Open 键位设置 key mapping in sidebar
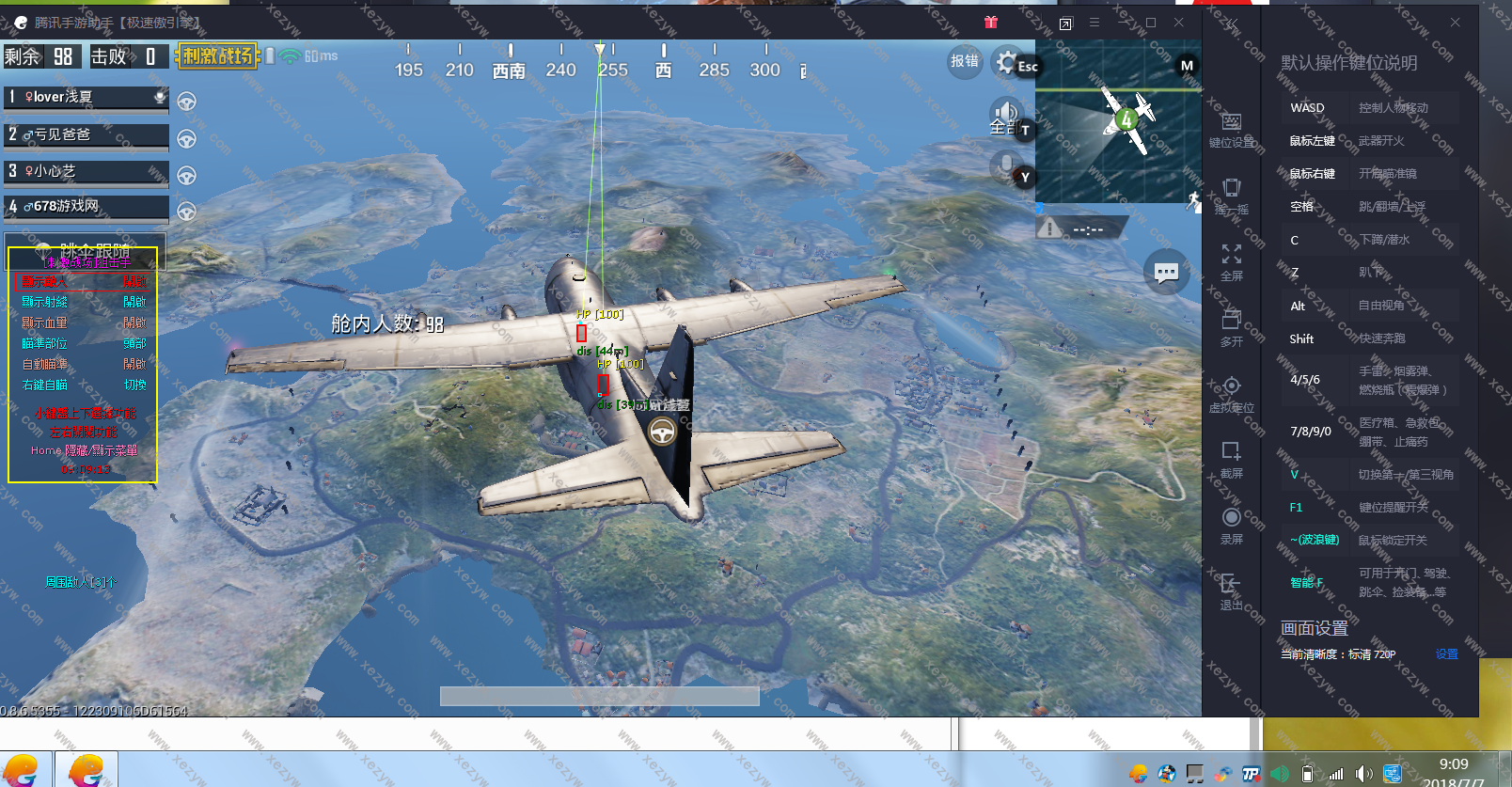Viewport: 1512px width, 787px height. point(1232,130)
